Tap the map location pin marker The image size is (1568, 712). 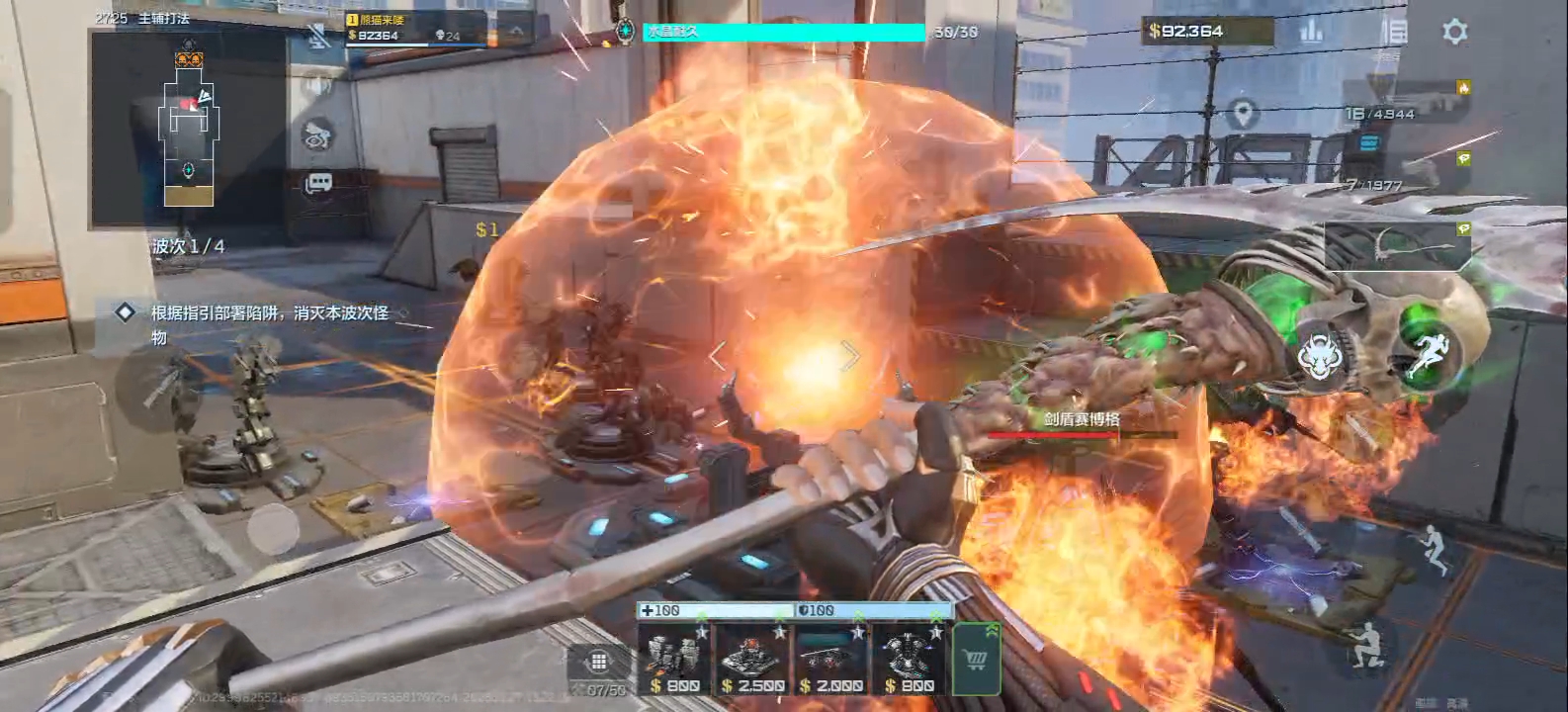point(1243,113)
